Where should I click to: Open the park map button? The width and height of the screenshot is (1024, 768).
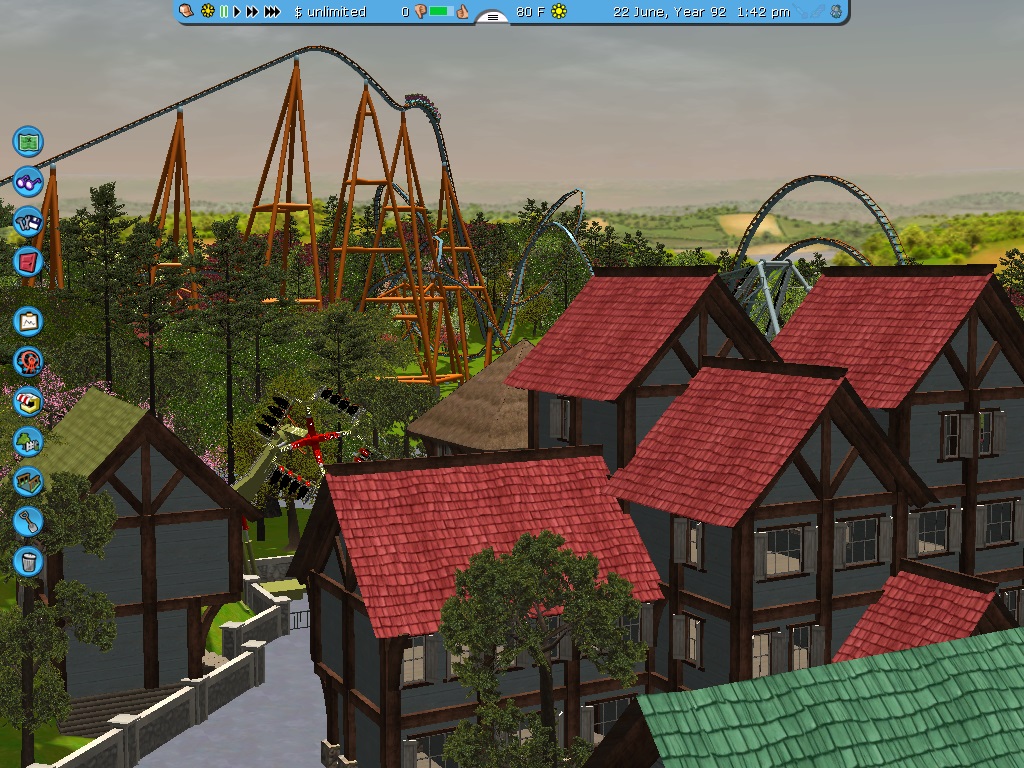[28, 141]
